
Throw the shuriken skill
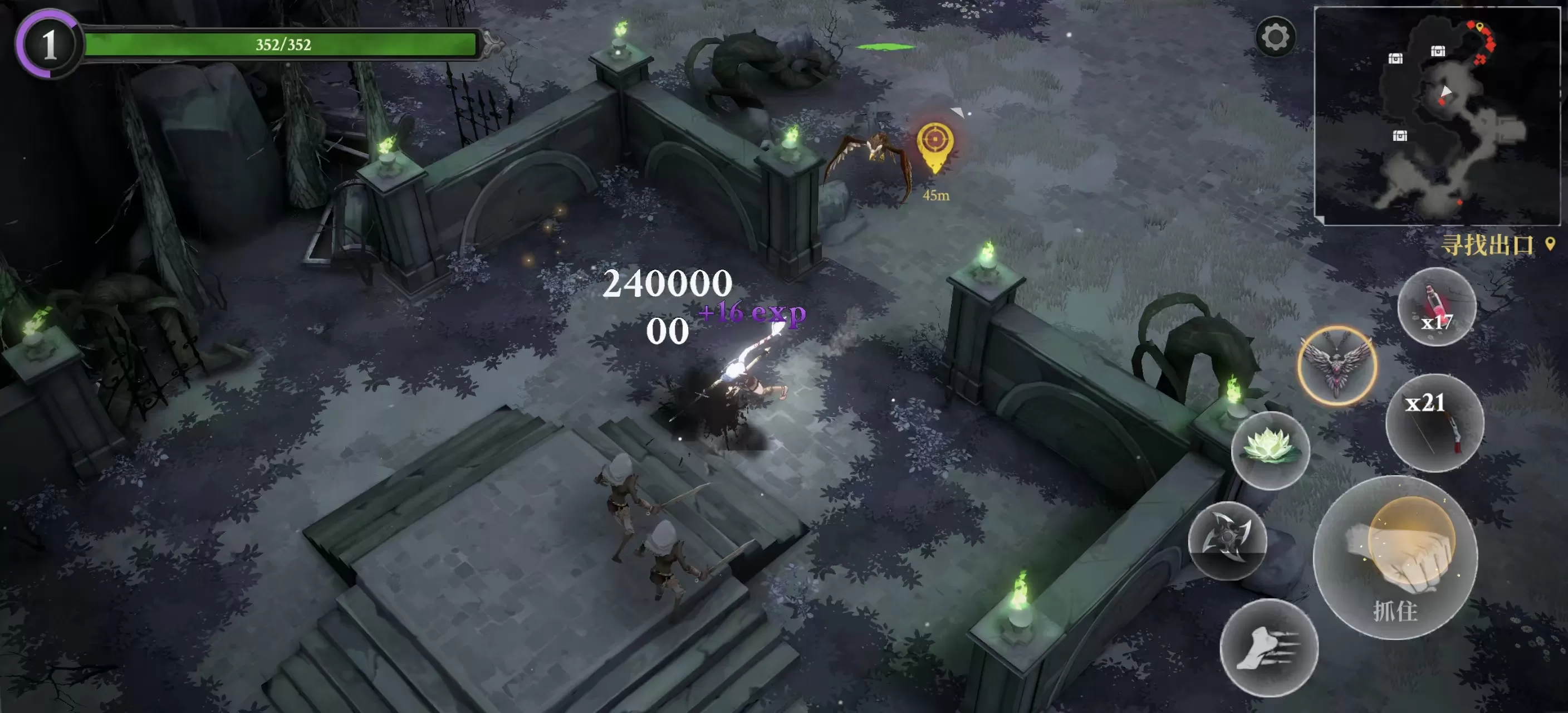[x=1227, y=541]
